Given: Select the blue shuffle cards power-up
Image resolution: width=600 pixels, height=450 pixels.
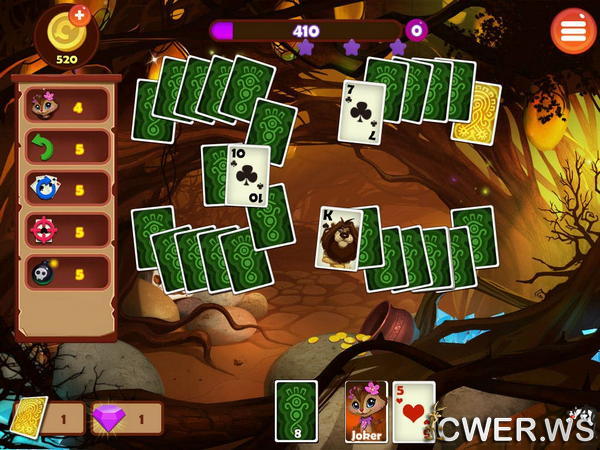Looking at the screenshot, I should click(x=66, y=188).
